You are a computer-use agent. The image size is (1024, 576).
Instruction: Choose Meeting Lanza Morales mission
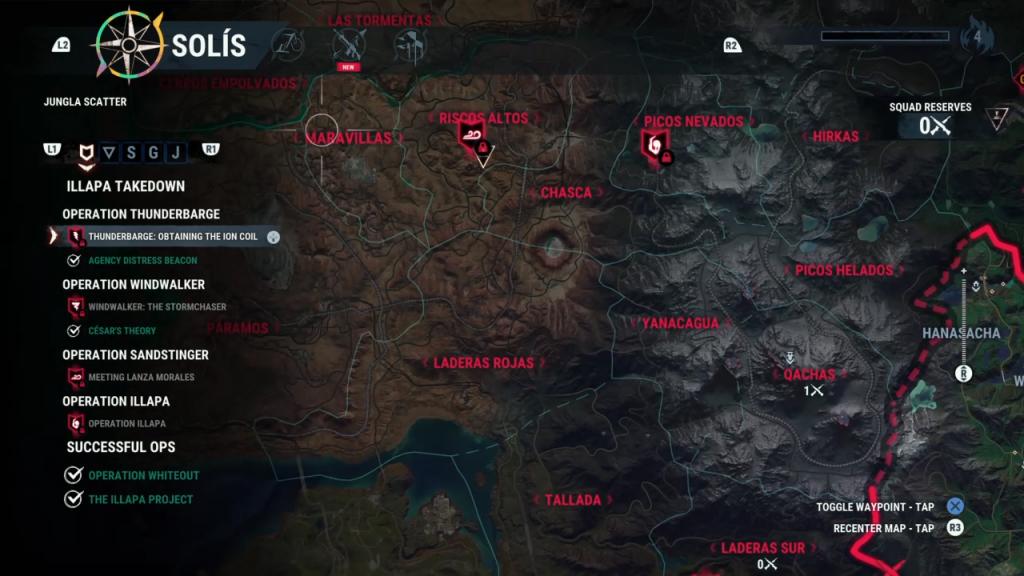click(x=141, y=377)
